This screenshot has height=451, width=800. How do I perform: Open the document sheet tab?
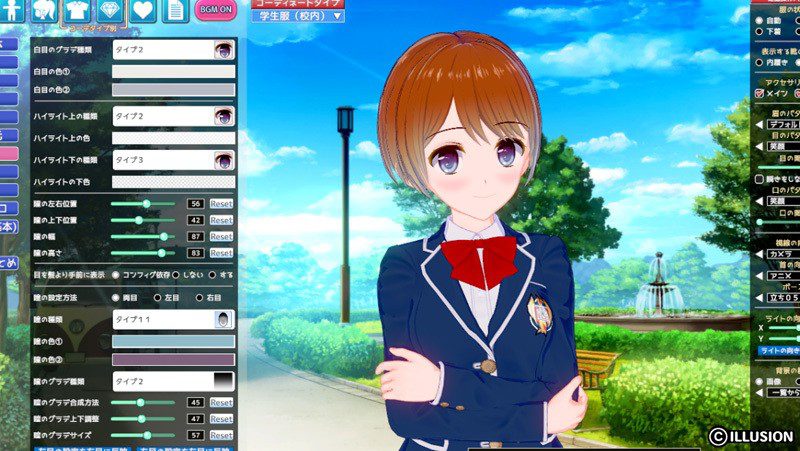click(x=176, y=11)
